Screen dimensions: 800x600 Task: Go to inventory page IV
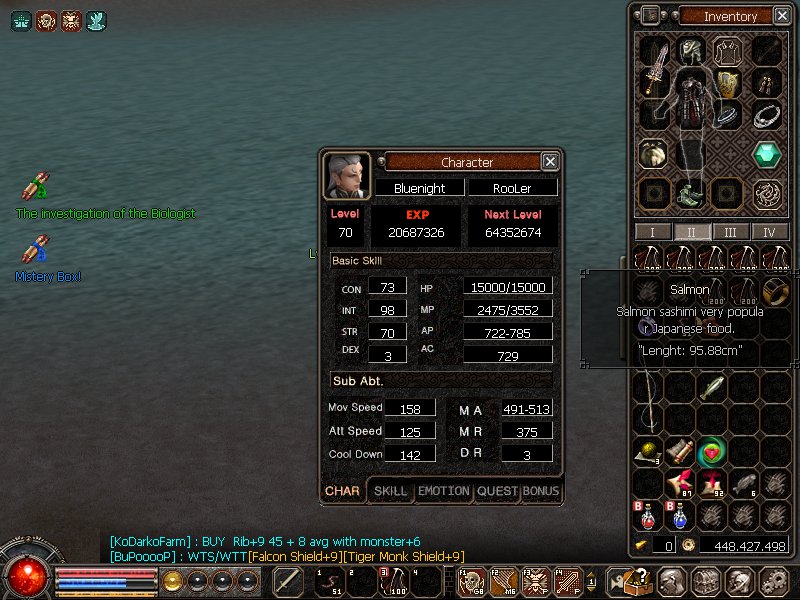(769, 232)
